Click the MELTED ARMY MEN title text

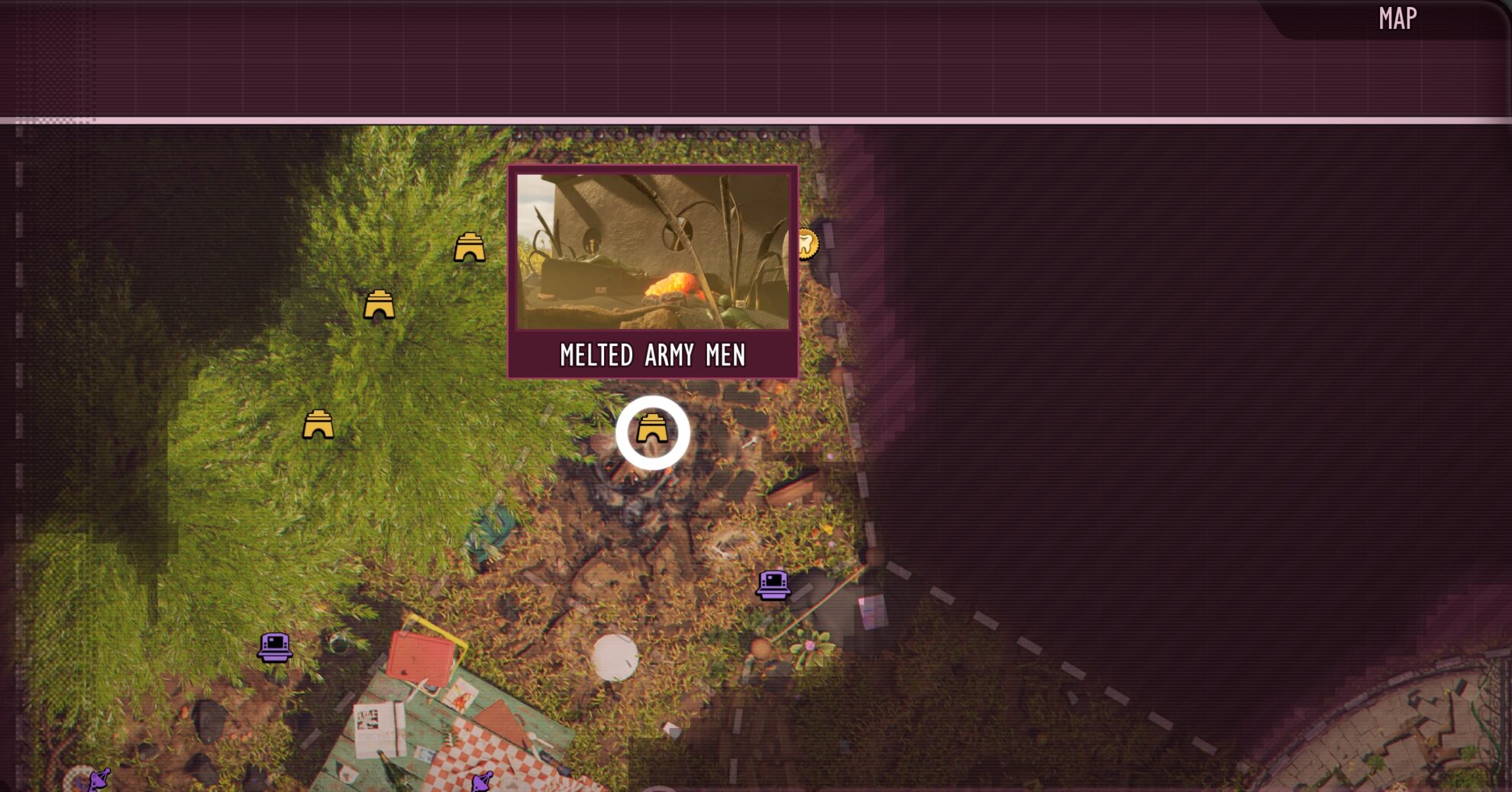click(654, 354)
